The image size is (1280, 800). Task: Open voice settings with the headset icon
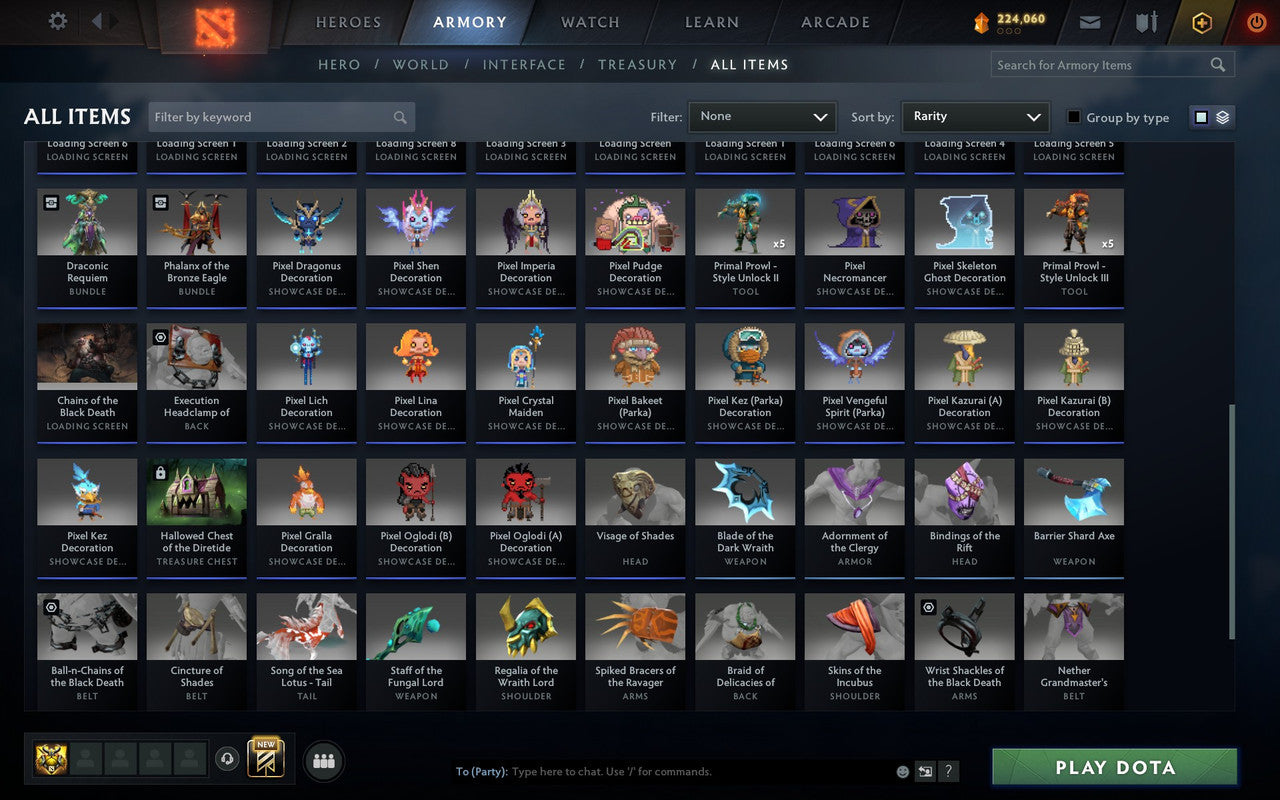pos(227,760)
